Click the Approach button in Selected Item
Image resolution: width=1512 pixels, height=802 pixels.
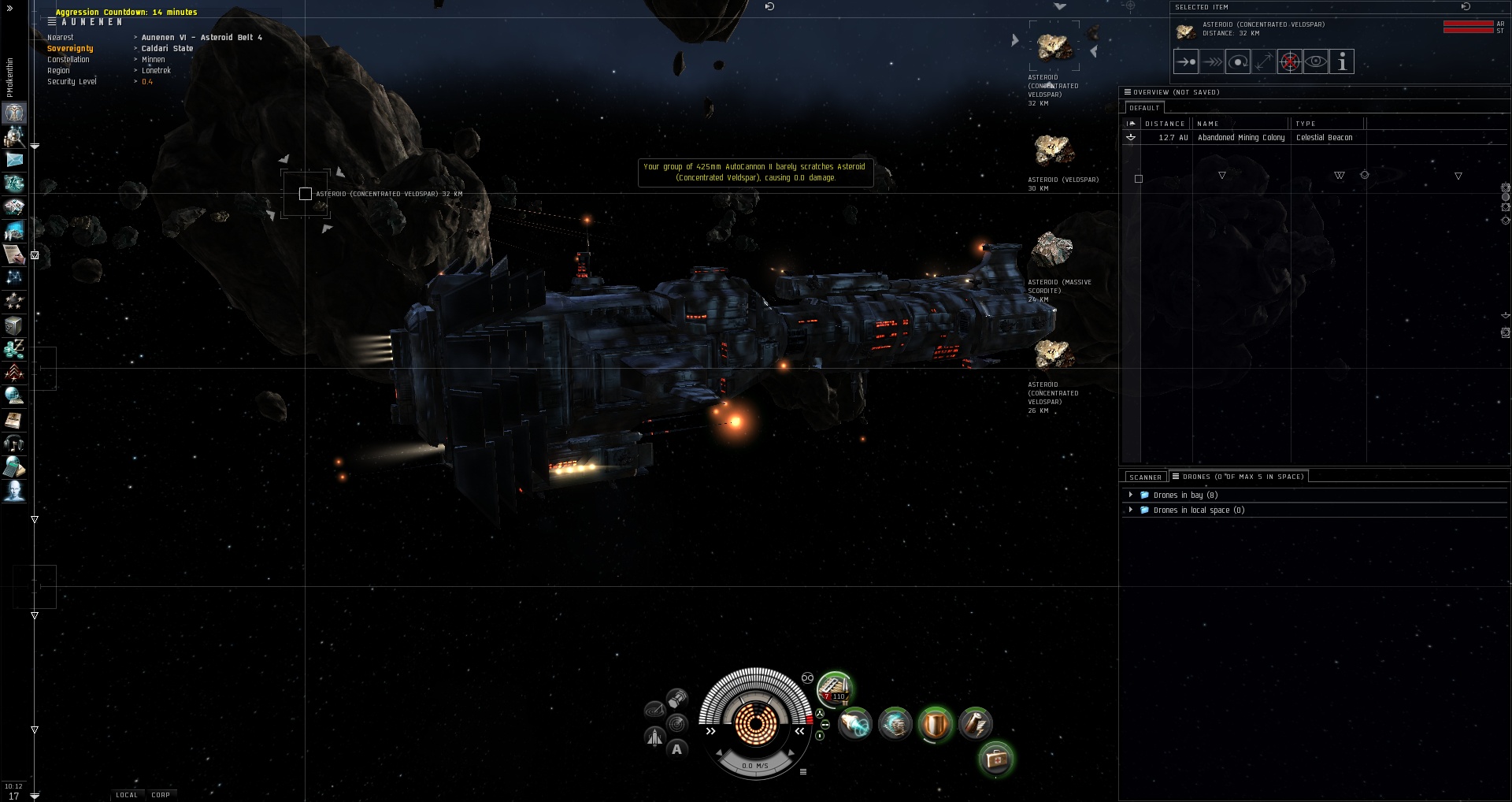point(1185,61)
